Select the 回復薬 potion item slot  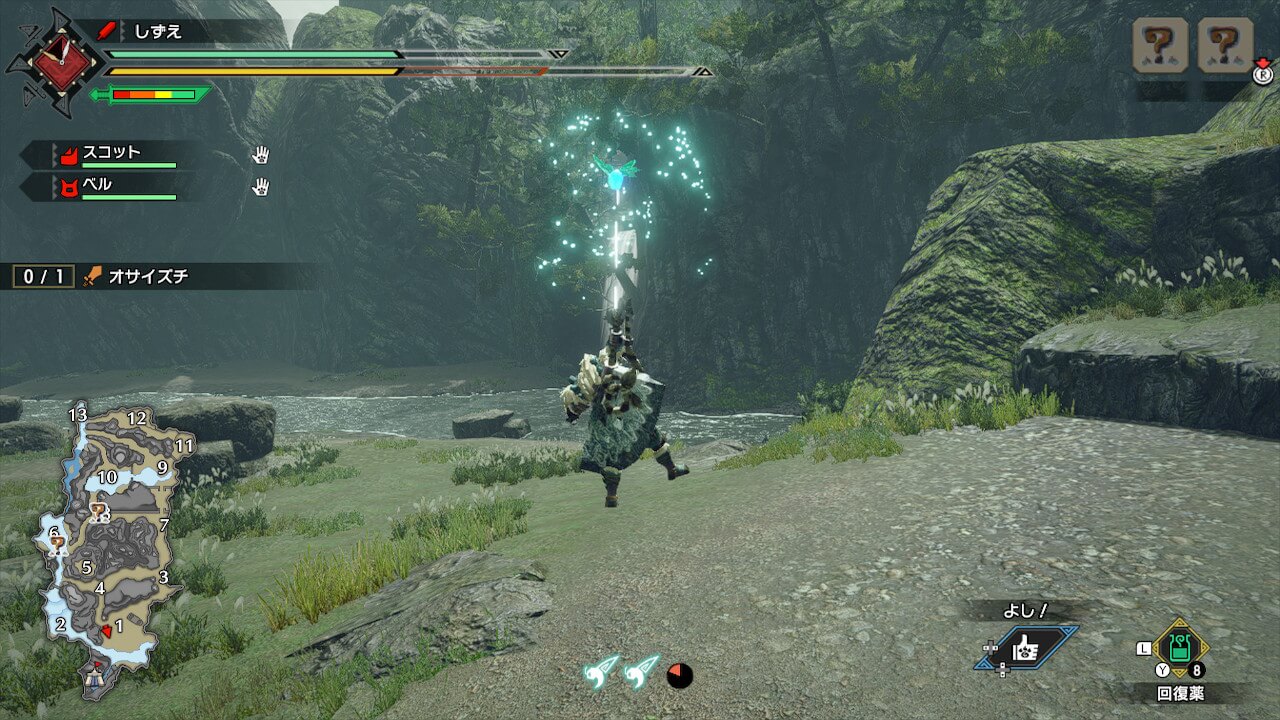pos(1180,649)
